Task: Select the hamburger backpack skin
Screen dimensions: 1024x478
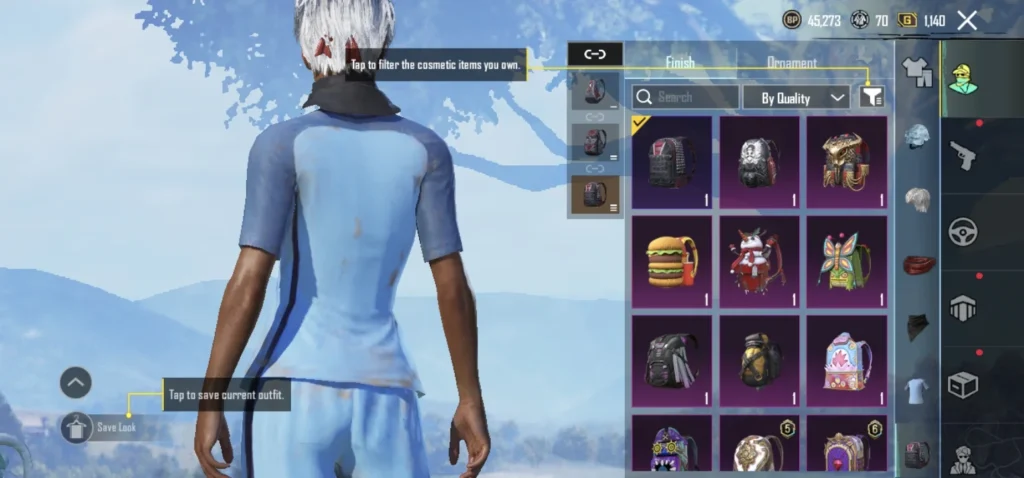Action: coord(671,263)
